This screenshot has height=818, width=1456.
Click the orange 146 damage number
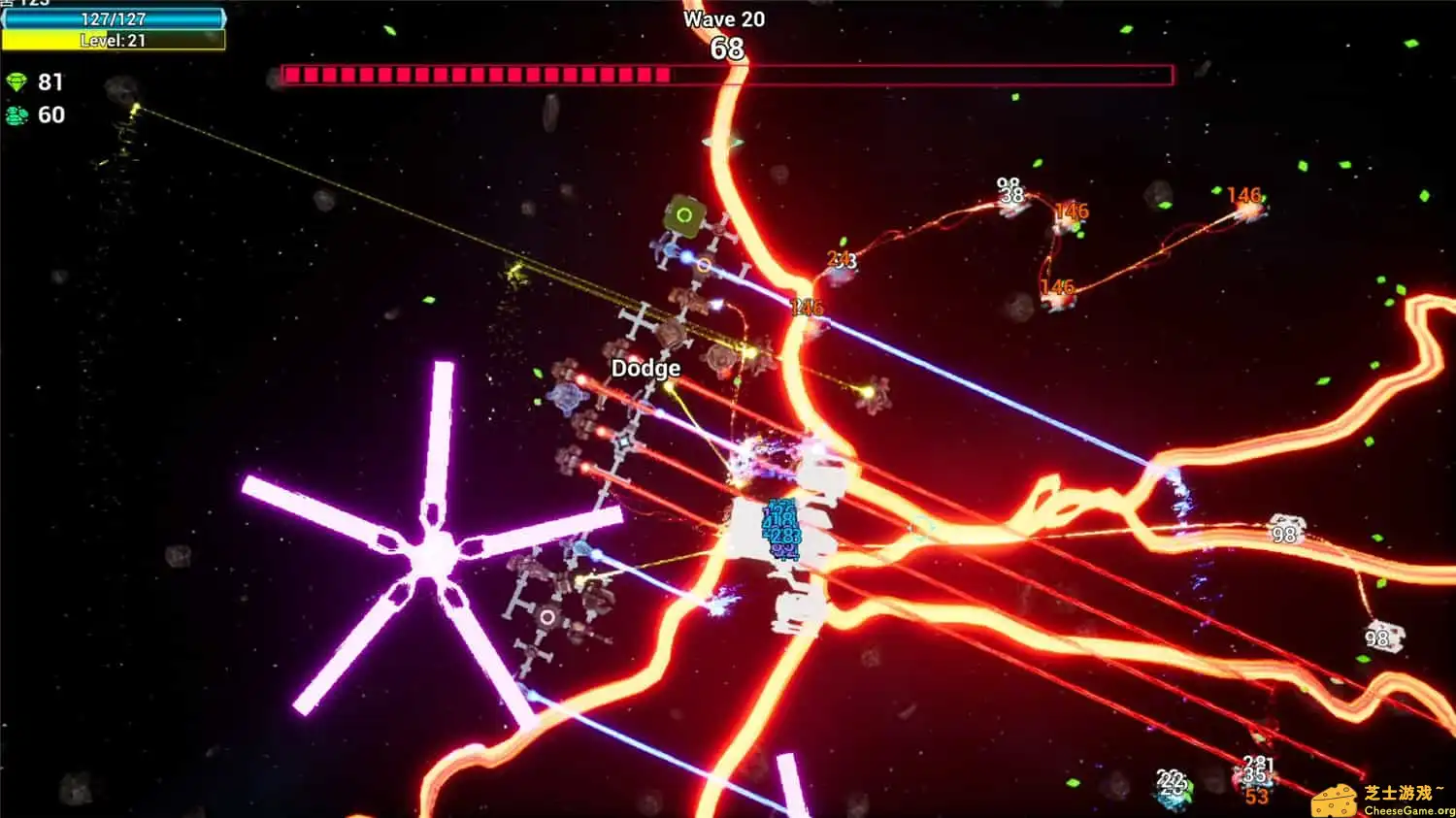(1073, 211)
